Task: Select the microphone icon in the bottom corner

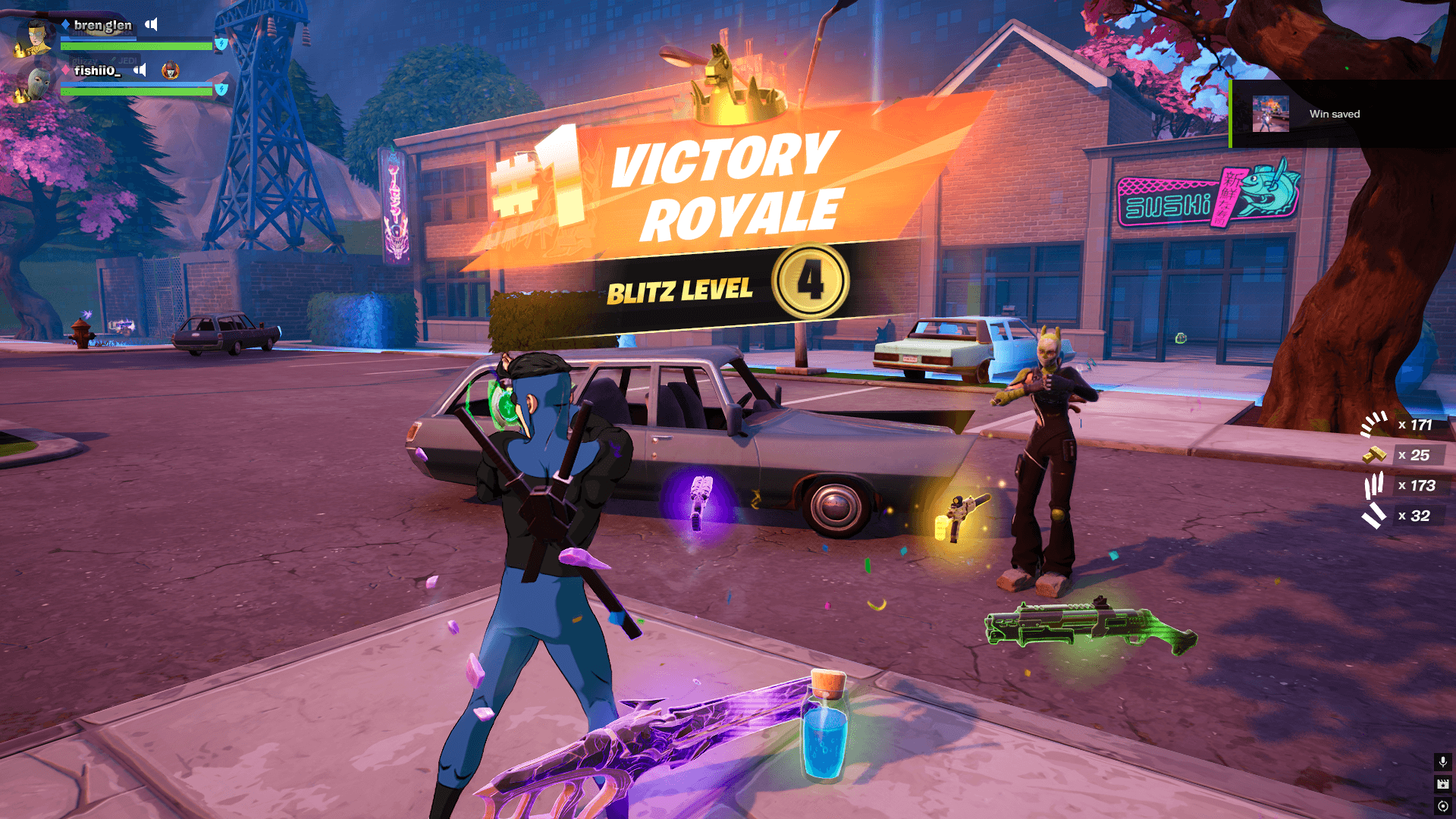Action: [1443, 763]
